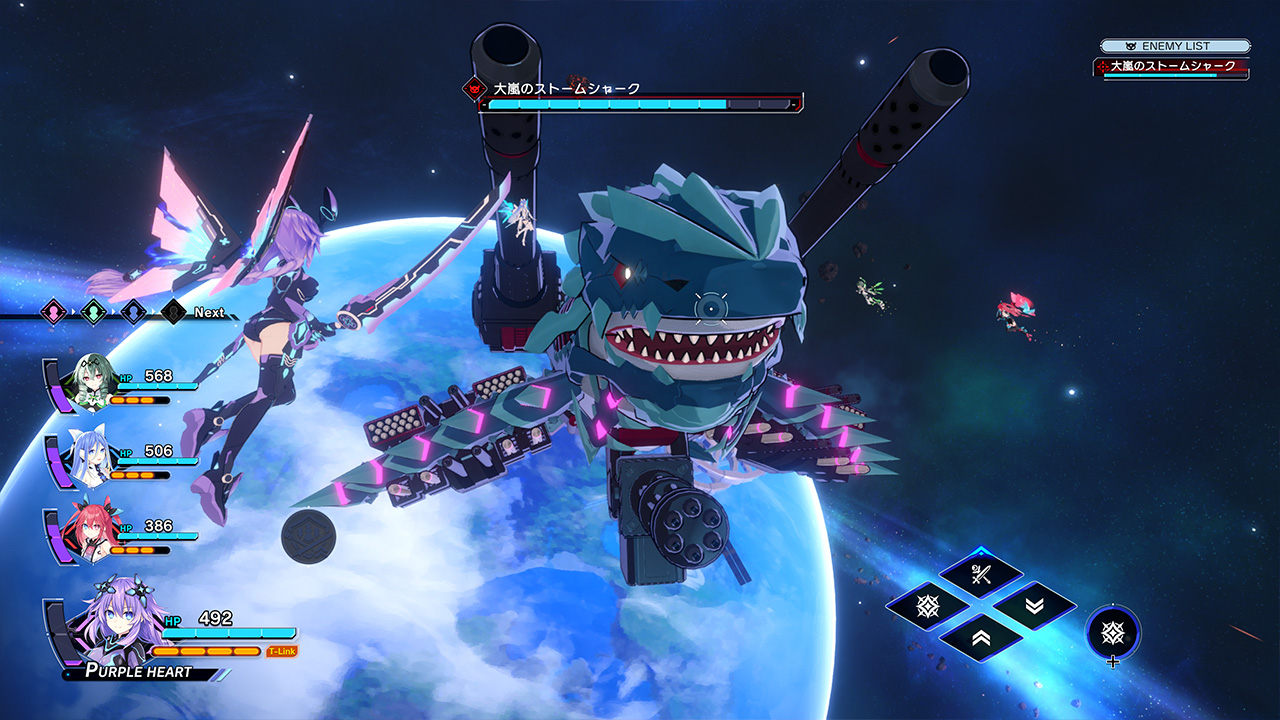Select the Storm Shark entry in enemy list
This screenshot has width=1280, height=720.
(x=1172, y=67)
